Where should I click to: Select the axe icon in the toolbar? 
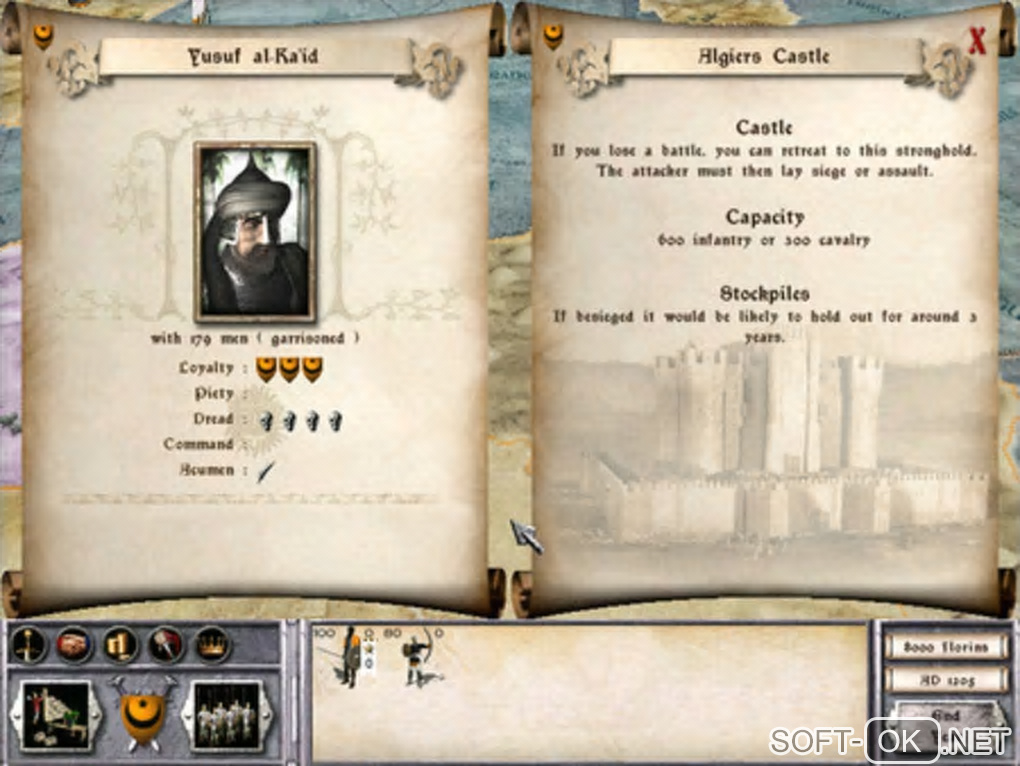(166, 645)
